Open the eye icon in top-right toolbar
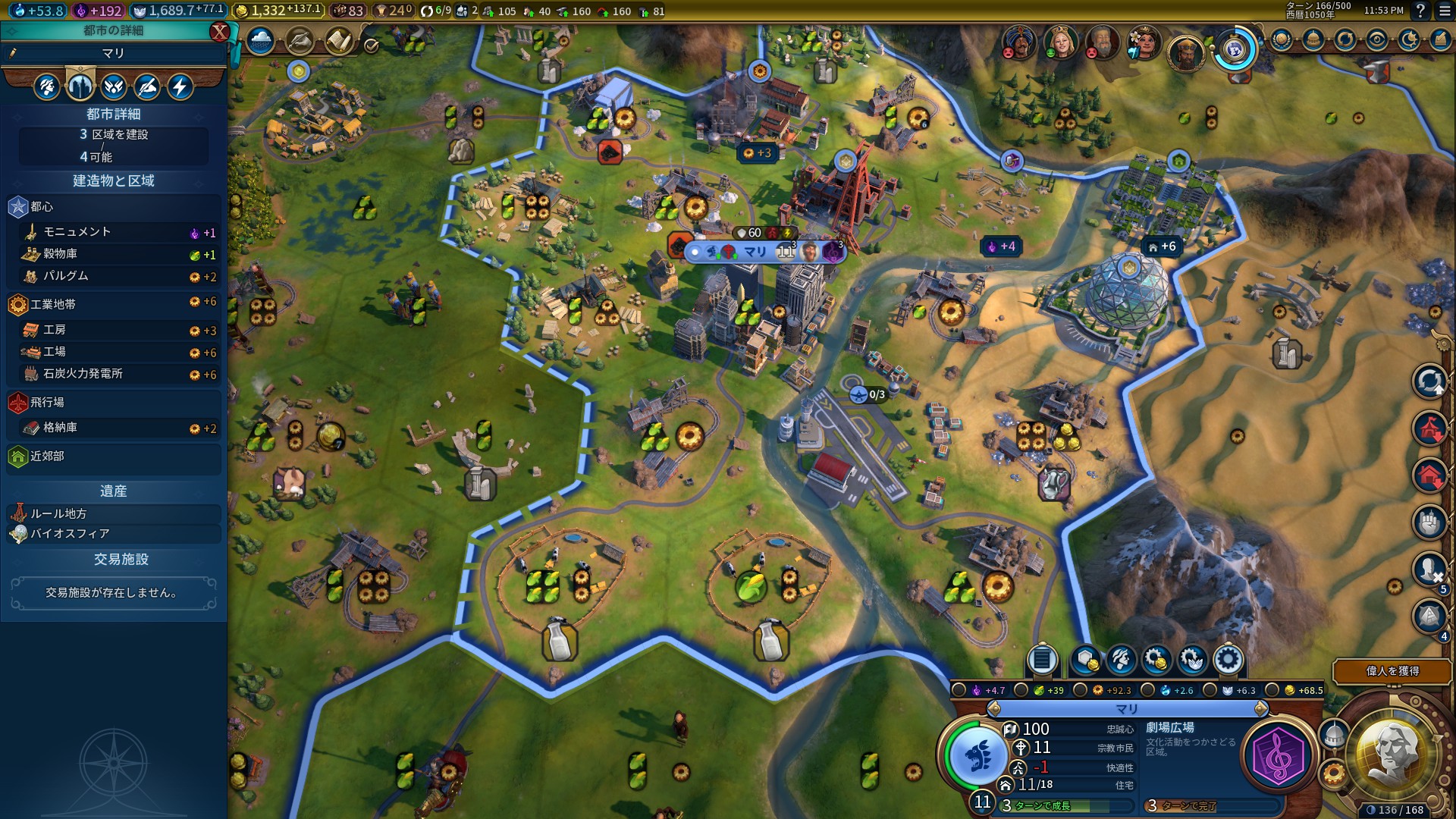 tap(1377, 40)
